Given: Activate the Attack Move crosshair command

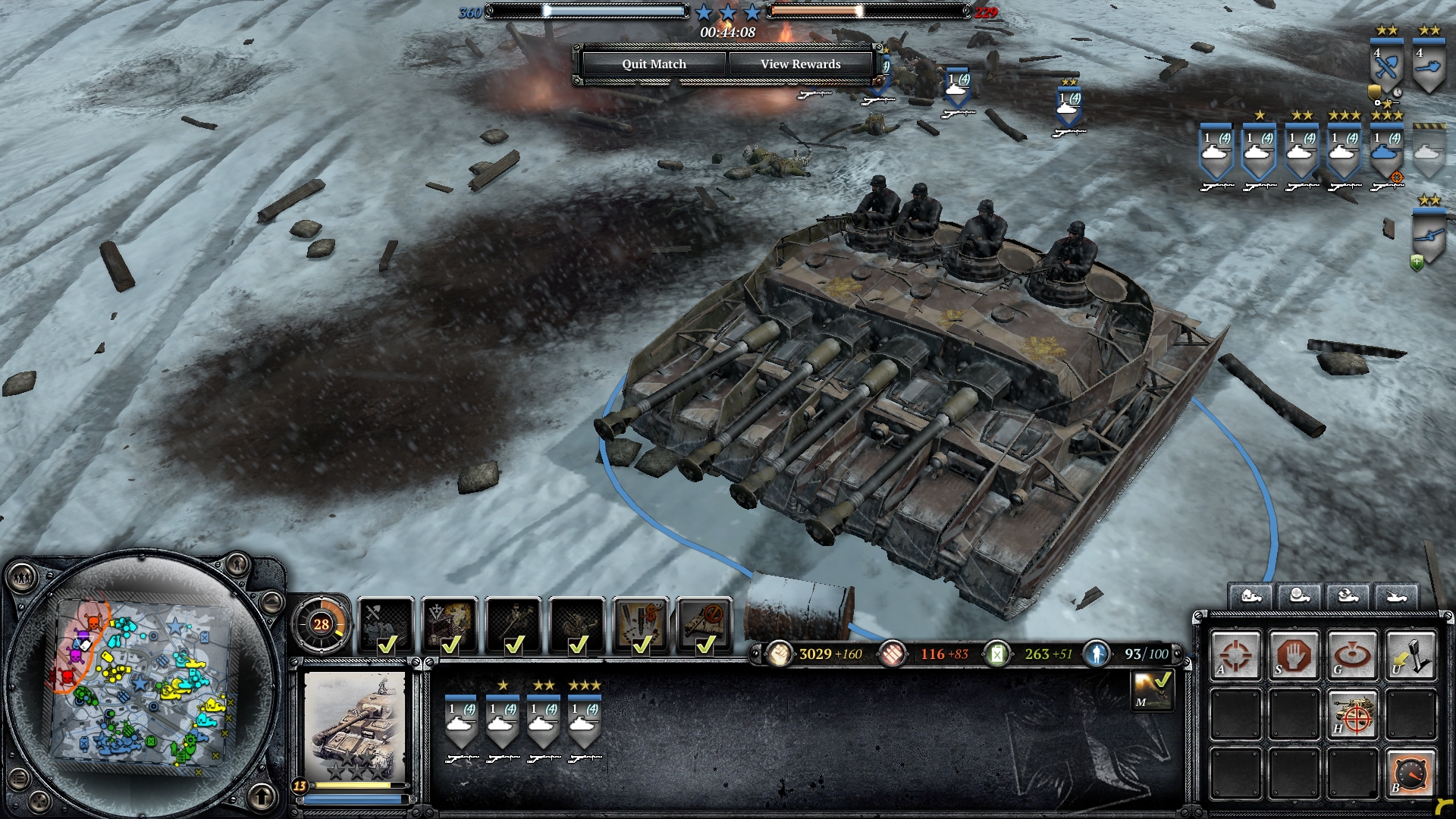Looking at the screenshot, I should pyautogui.click(x=1235, y=654).
